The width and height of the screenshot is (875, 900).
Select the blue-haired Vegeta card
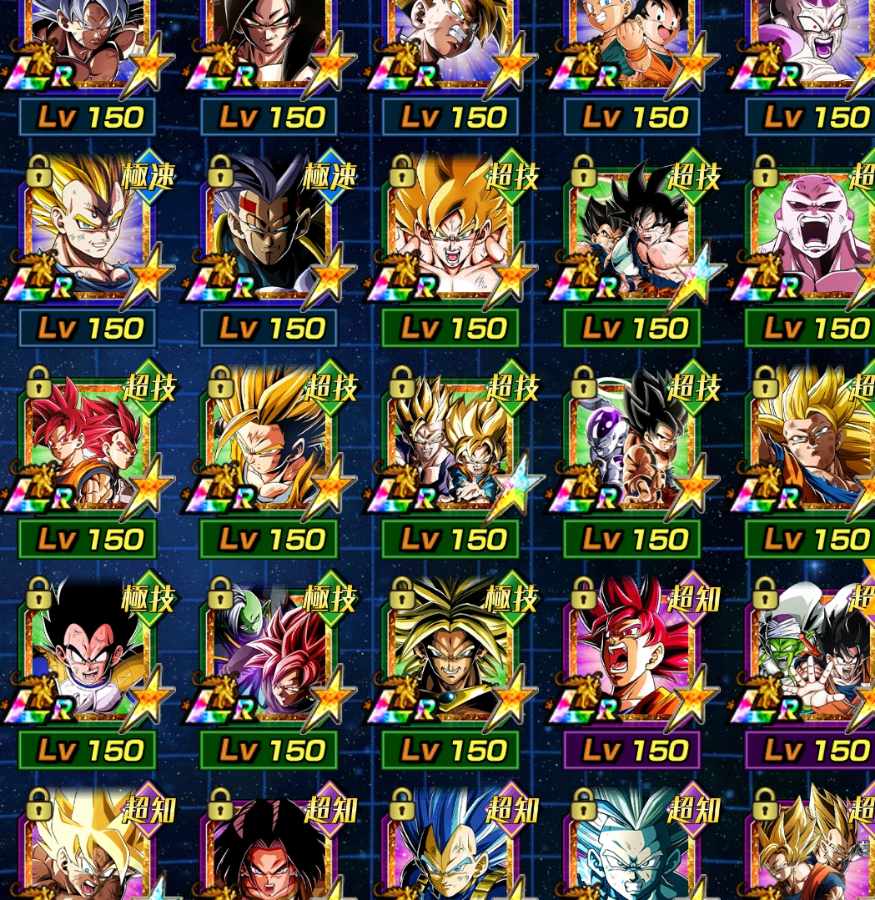click(x=450, y=850)
